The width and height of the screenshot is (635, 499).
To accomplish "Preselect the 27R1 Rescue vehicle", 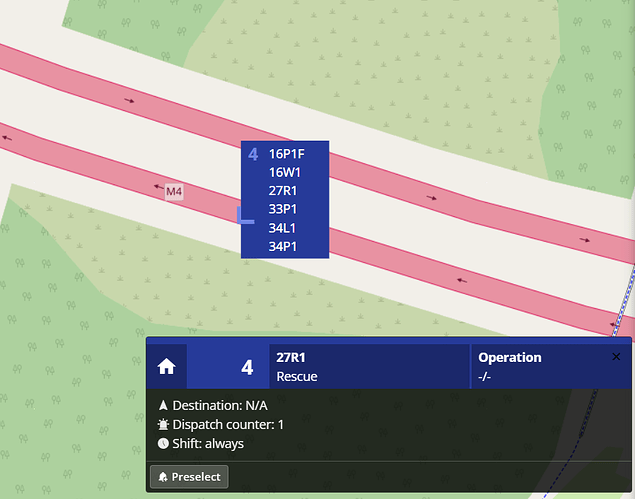I will (x=189, y=476).
